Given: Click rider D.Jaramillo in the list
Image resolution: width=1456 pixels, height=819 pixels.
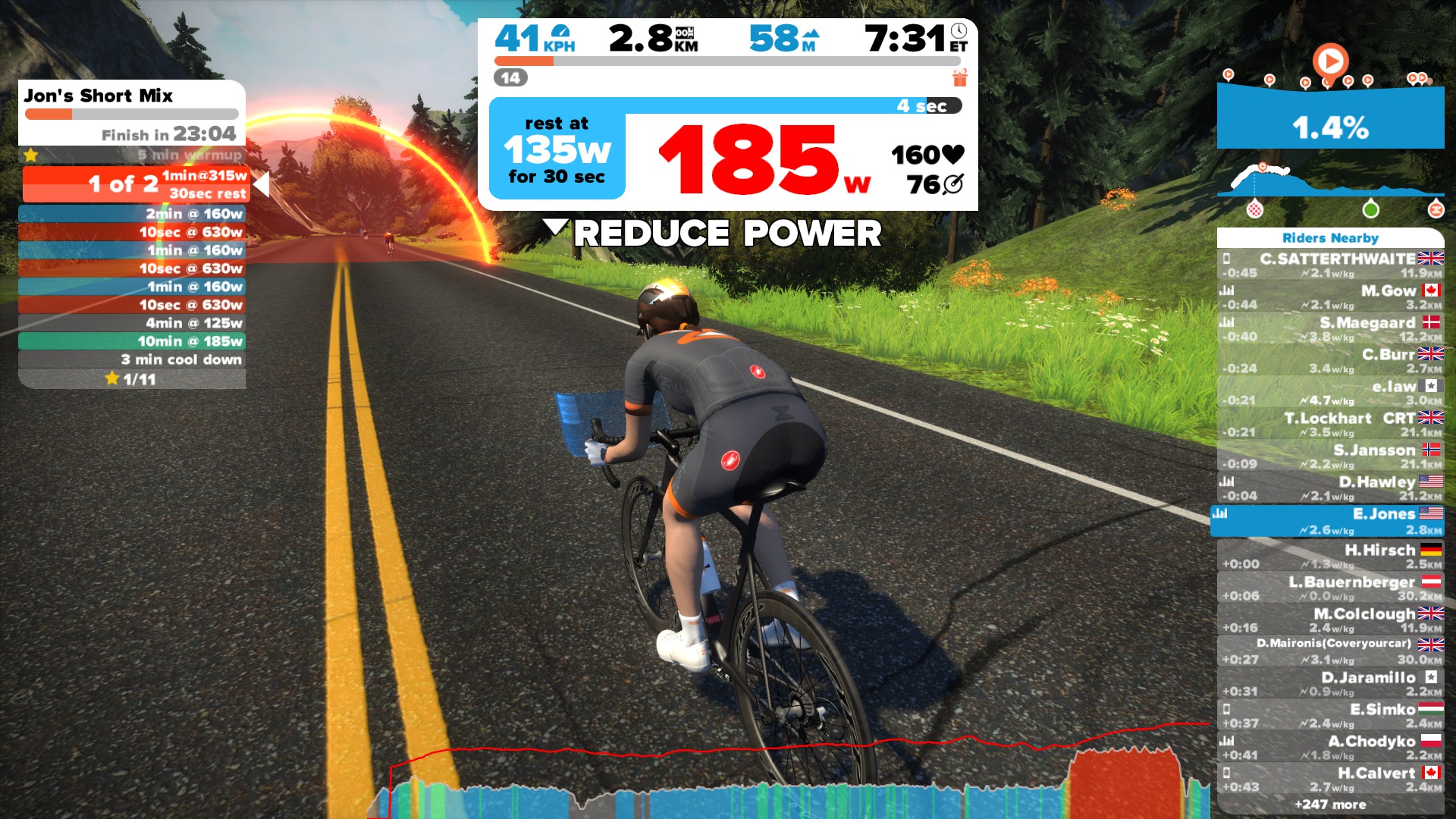Looking at the screenshot, I should point(1331,684).
